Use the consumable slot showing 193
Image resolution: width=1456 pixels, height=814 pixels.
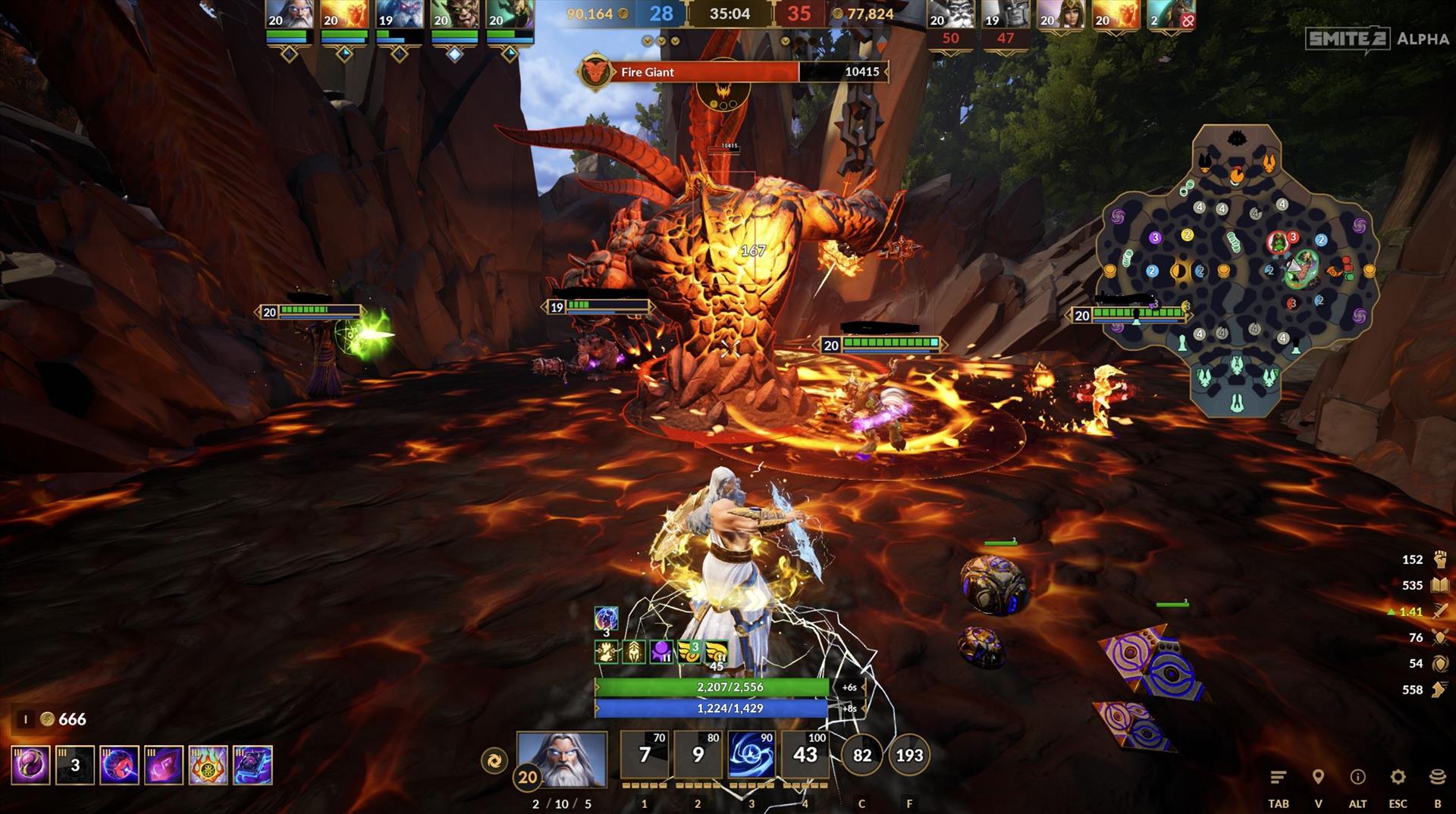point(909,755)
